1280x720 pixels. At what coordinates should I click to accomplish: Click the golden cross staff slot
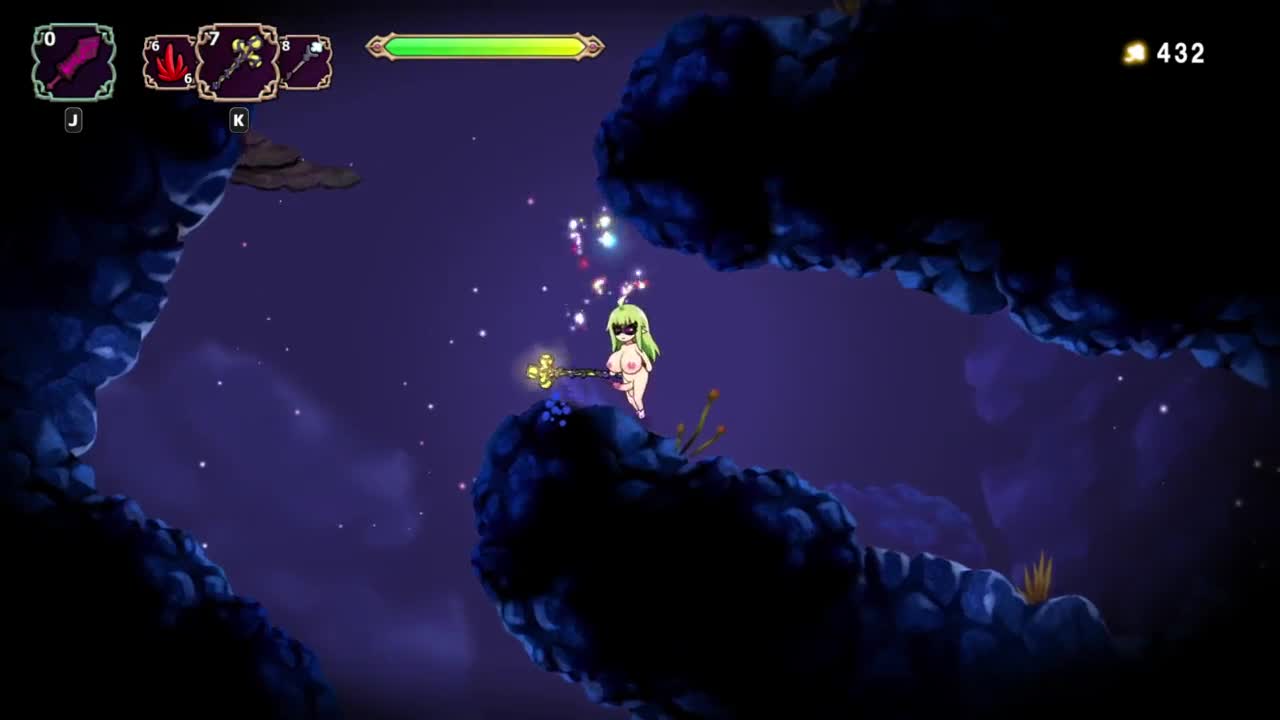(237, 63)
